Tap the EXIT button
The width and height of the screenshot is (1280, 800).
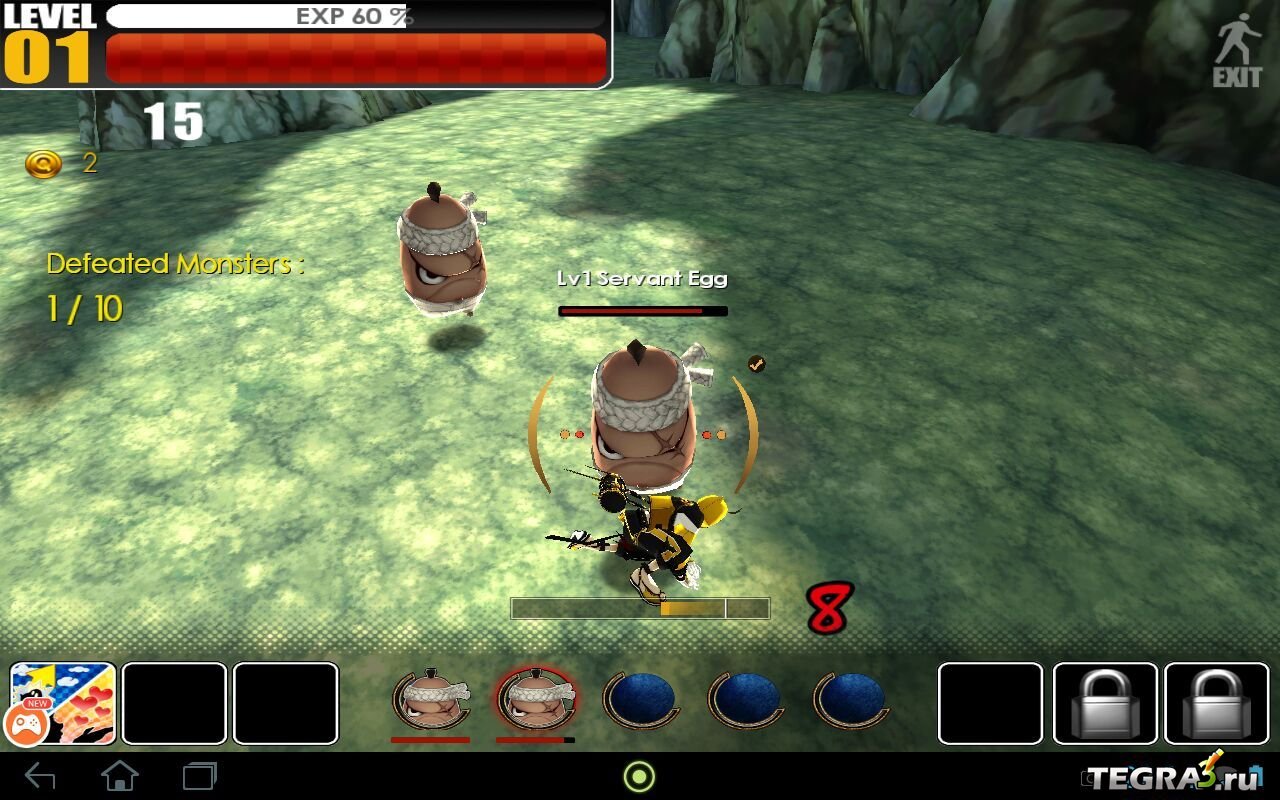pos(1237,50)
